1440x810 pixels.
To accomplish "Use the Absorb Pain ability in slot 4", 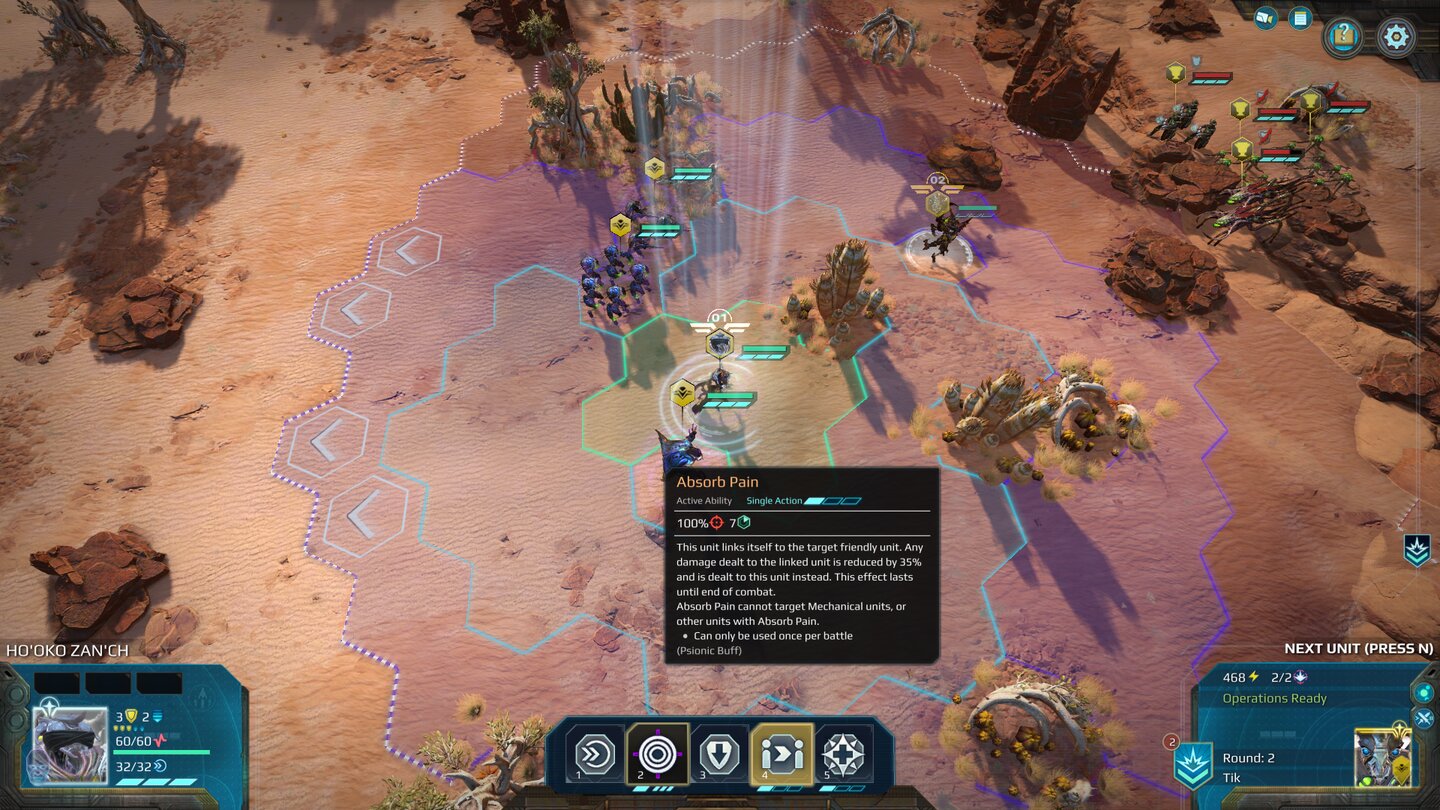I will pos(781,753).
